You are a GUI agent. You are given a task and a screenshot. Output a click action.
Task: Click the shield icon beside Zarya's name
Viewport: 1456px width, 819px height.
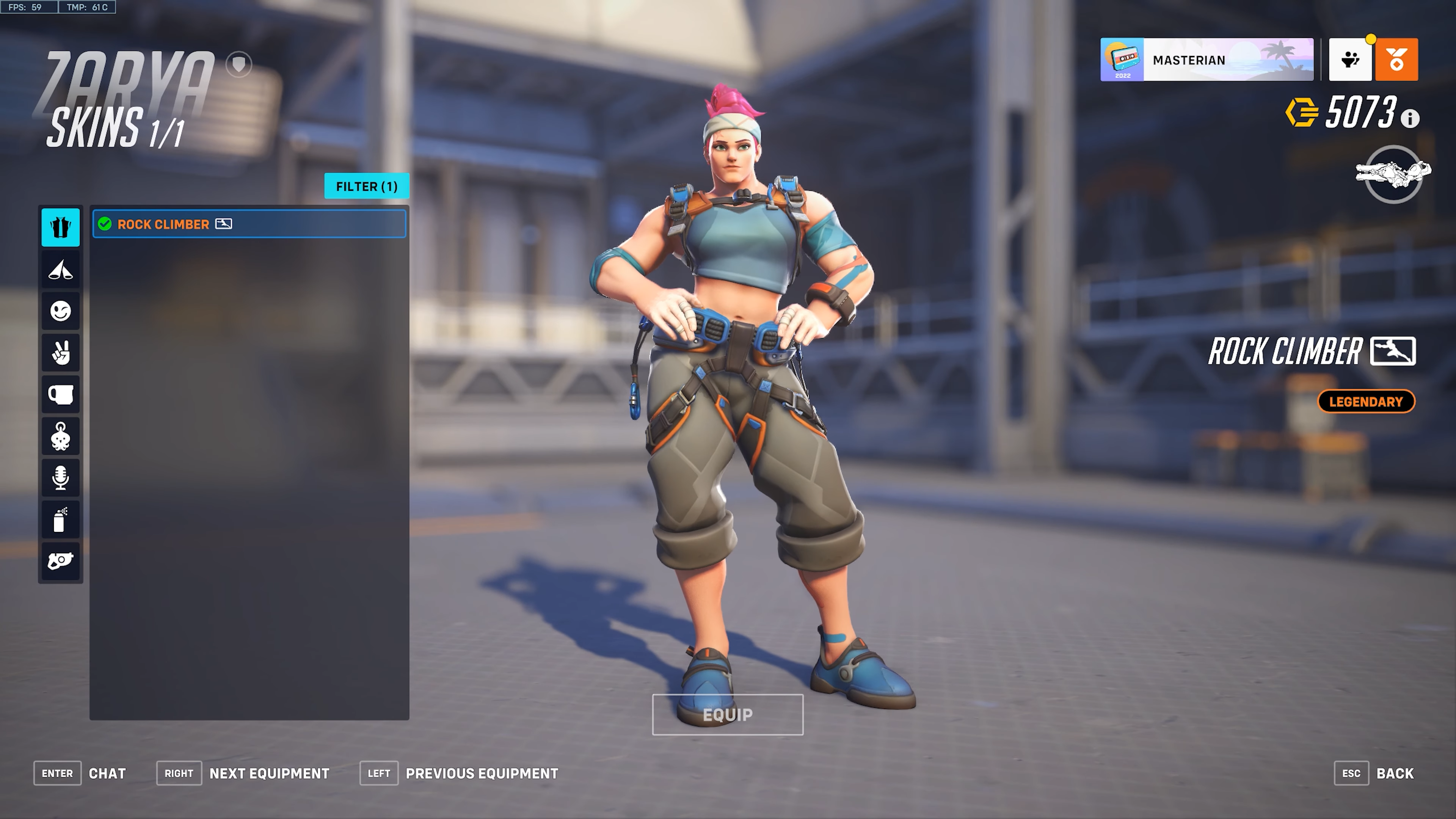(x=238, y=64)
